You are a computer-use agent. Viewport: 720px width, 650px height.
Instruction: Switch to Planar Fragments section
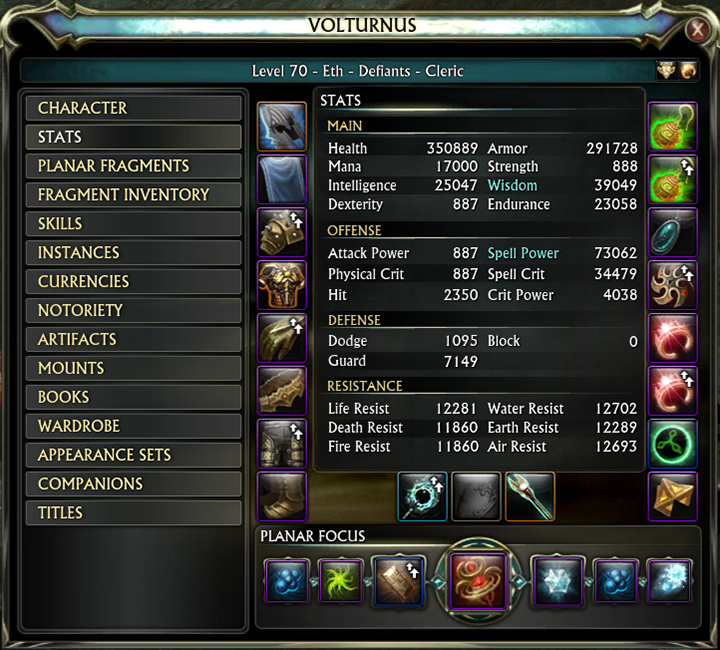tap(133, 166)
